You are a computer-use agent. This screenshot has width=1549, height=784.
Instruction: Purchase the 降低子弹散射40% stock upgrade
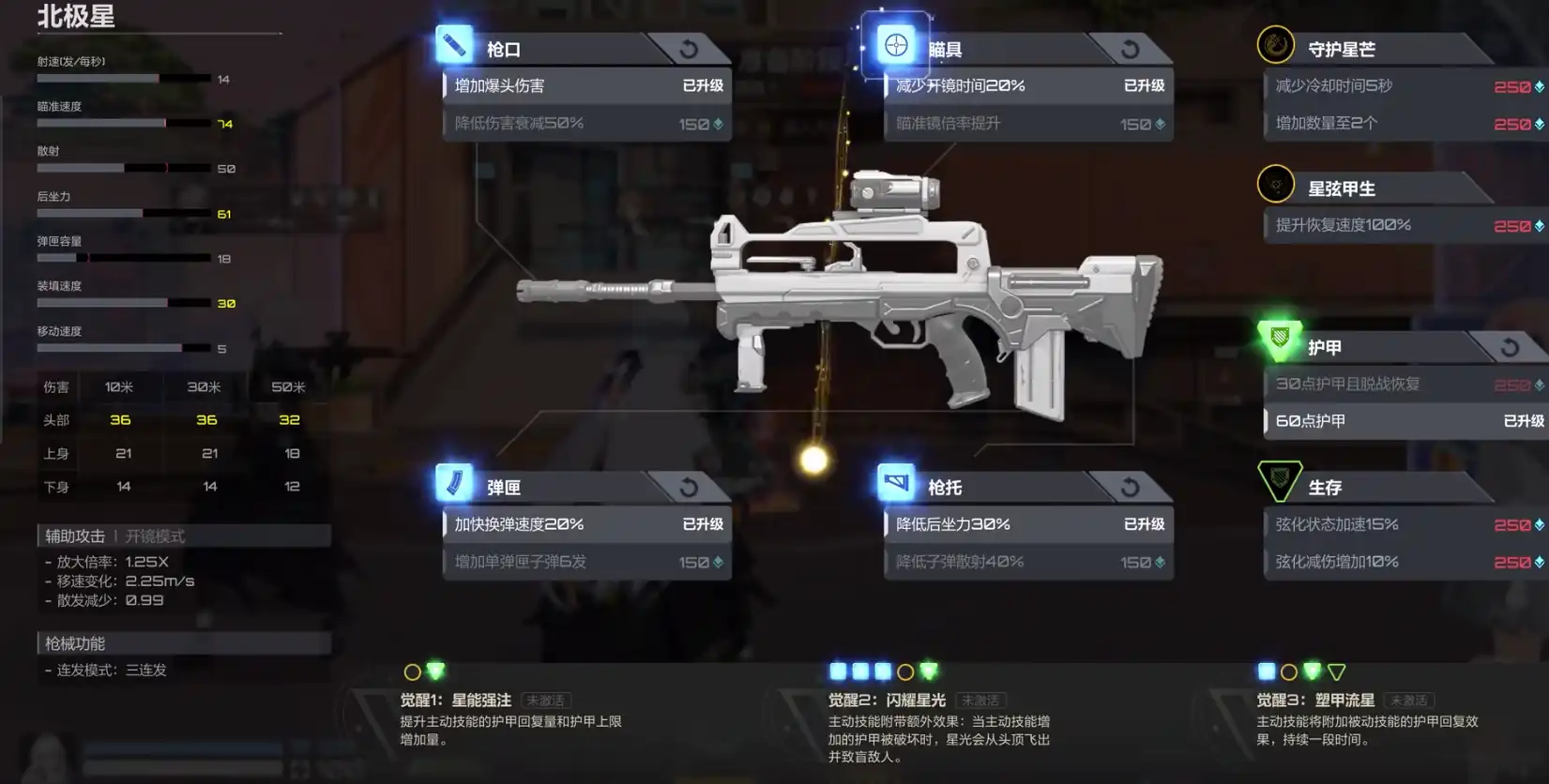(1027, 562)
